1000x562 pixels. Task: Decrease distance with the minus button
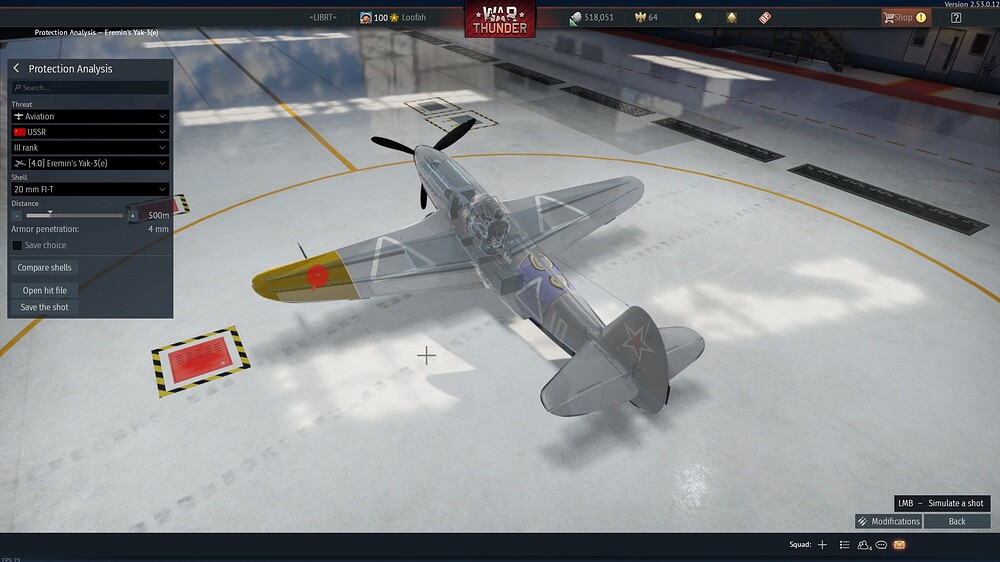[17, 215]
